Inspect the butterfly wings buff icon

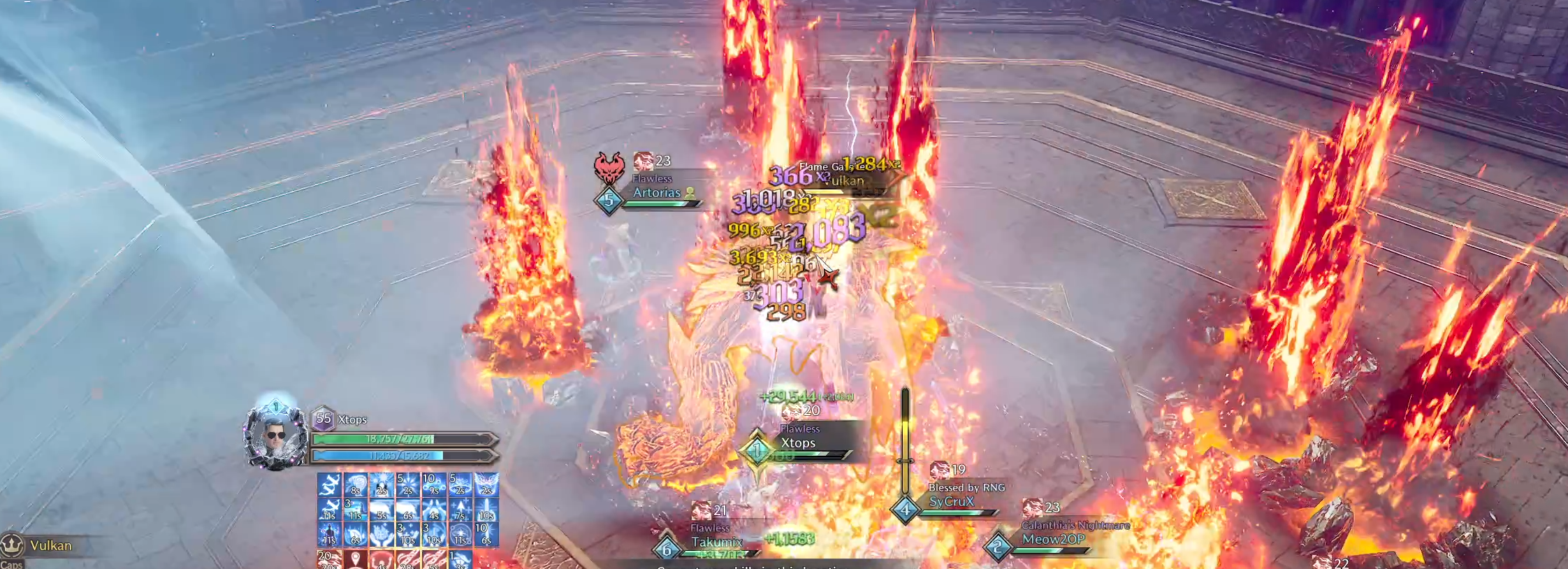(x=486, y=484)
